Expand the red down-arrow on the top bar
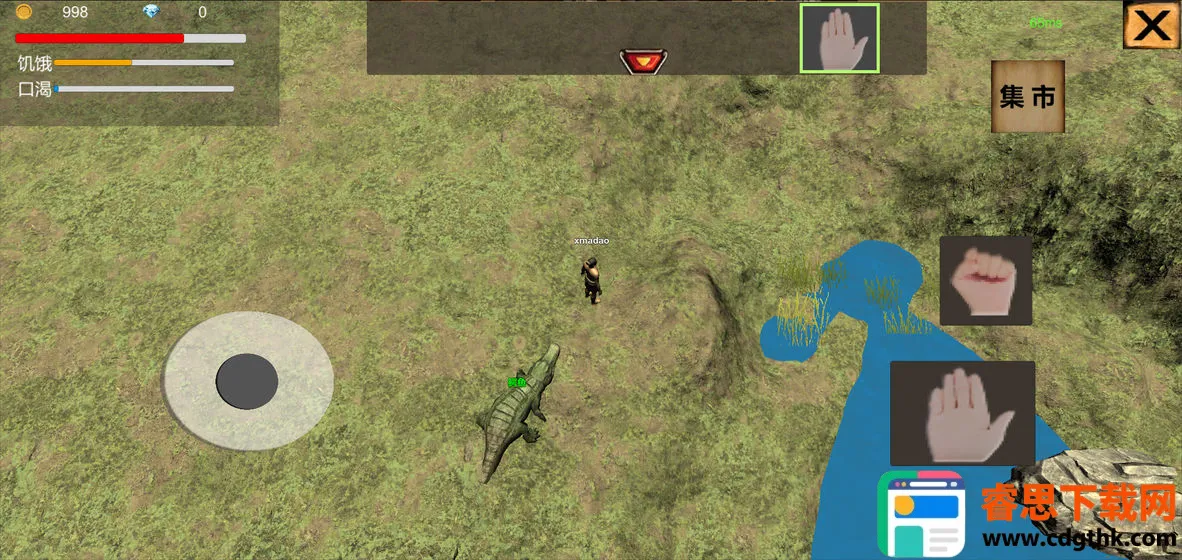The image size is (1182, 560). 642,62
